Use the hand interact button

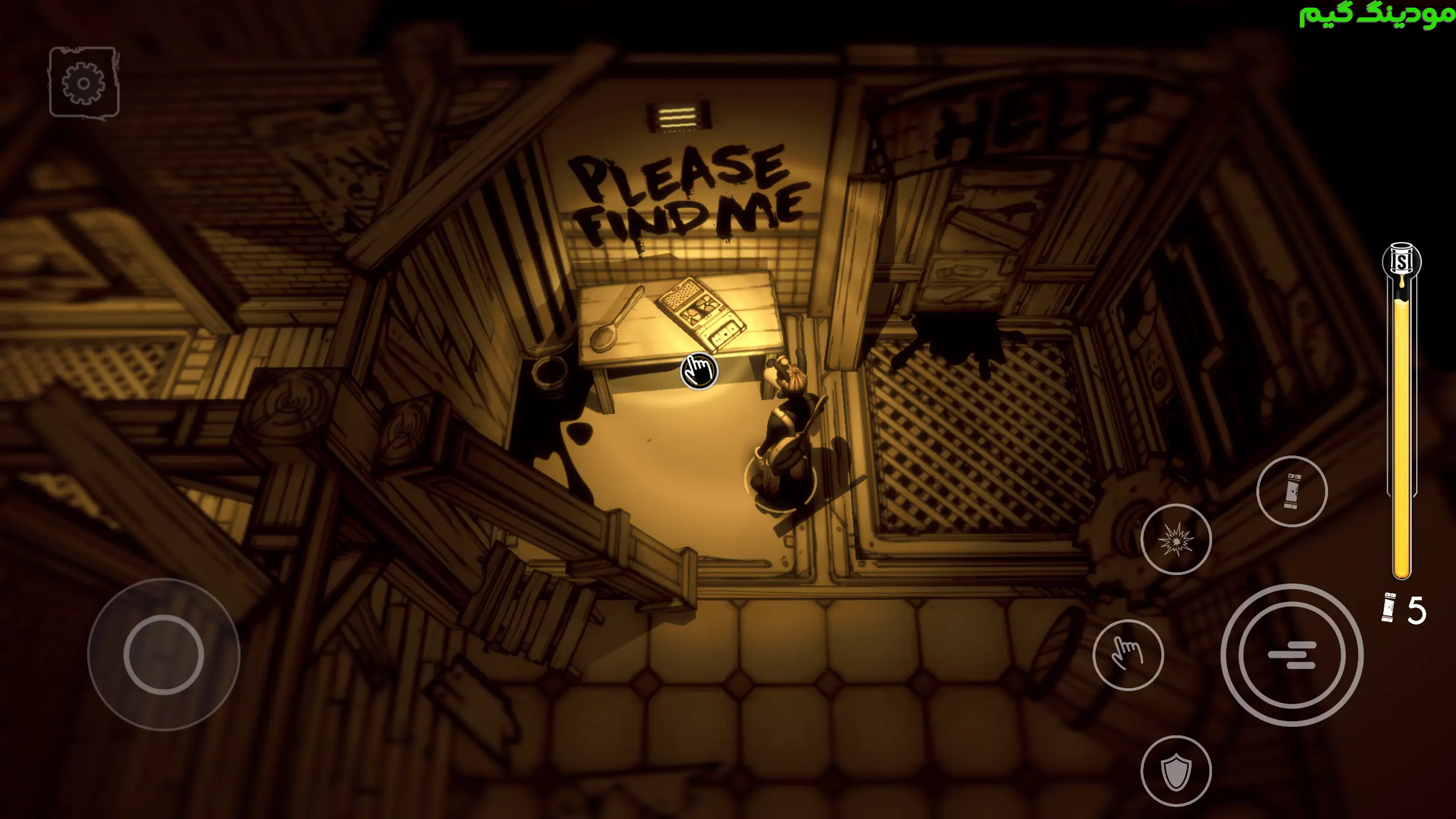pos(1128,655)
